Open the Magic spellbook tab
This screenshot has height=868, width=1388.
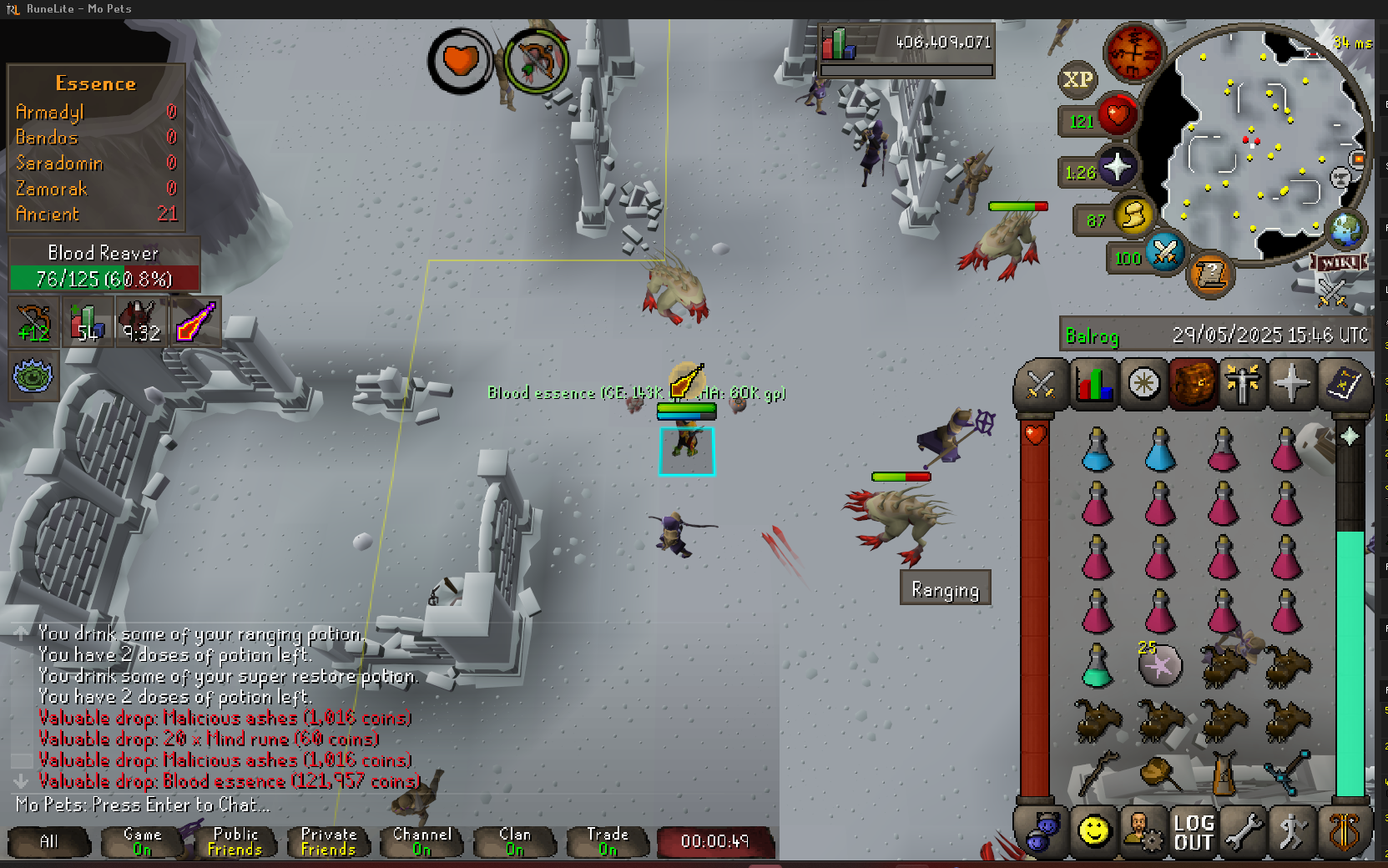pyautogui.click(x=1343, y=385)
